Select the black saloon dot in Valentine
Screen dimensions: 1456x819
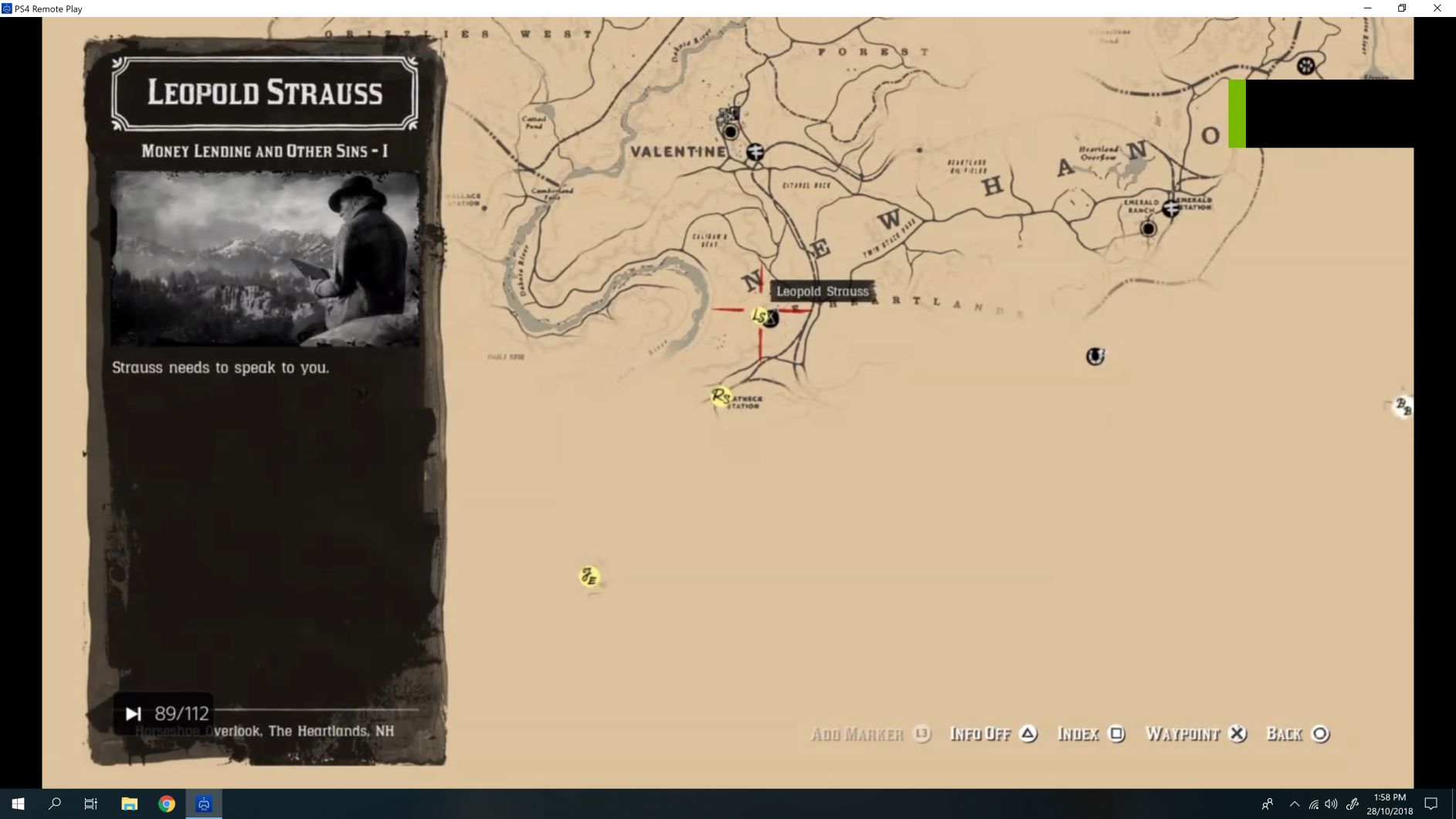coord(730,131)
